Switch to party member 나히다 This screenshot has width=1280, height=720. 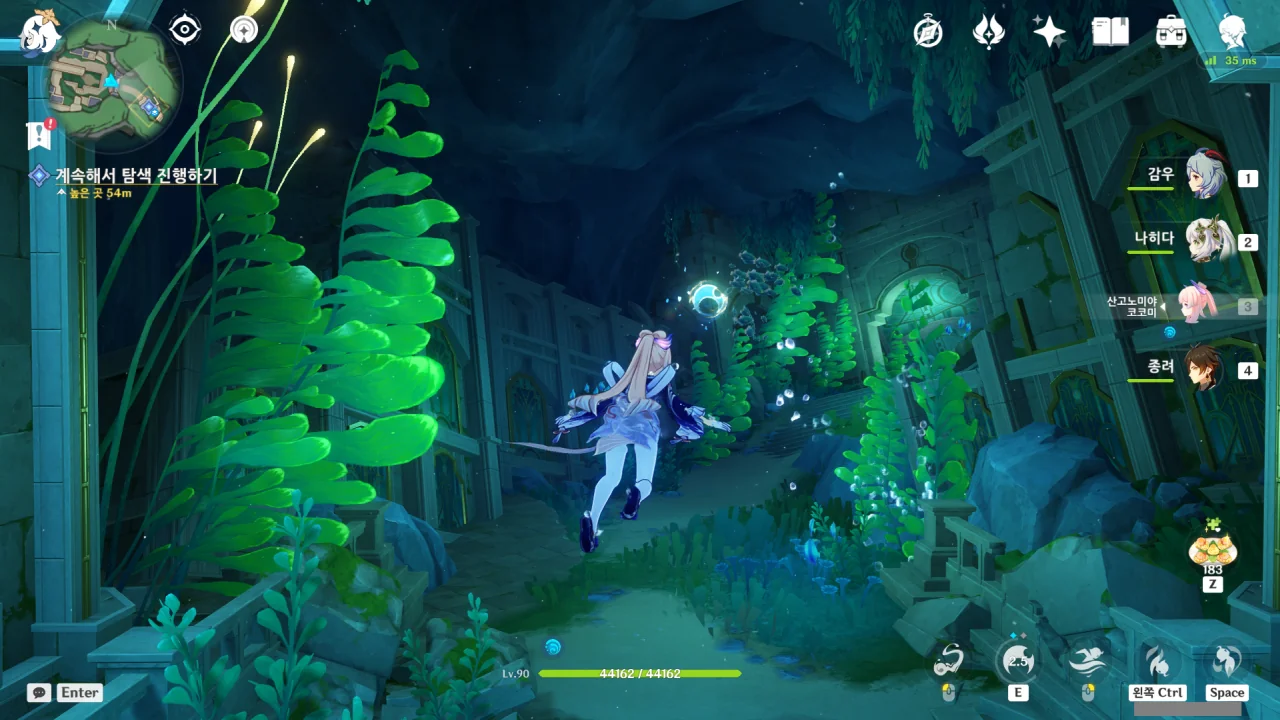(x=1205, y=240)
